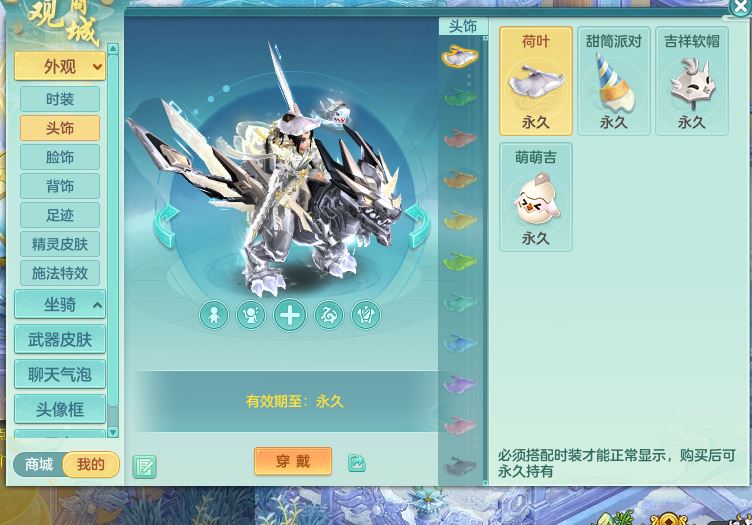This screenshot has height=525, width=752.
Task: Click the 穿戴 equip button
Action: pyautogui.click(x=293, y=461)
